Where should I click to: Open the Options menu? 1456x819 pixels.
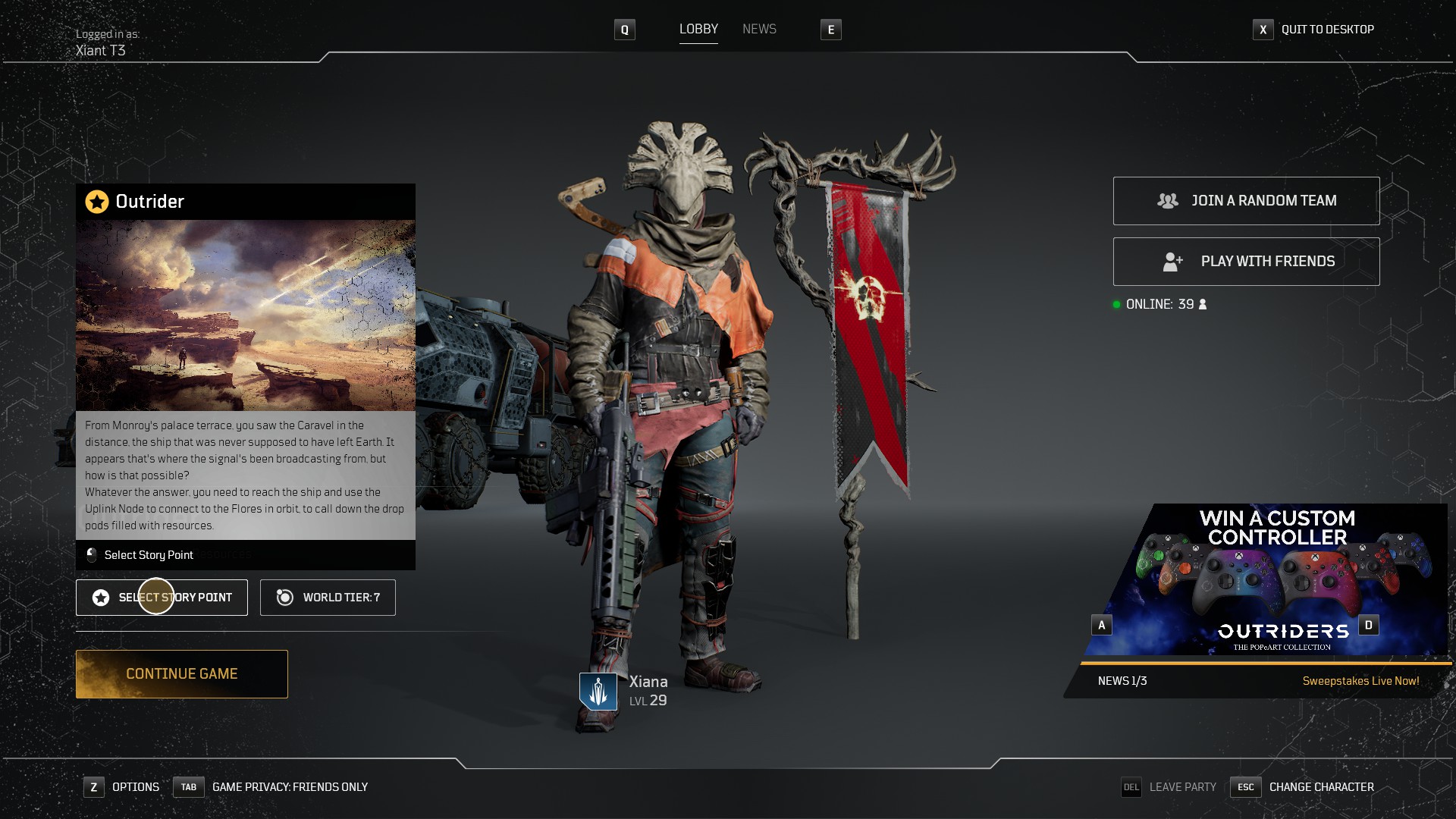coord(135,787)
